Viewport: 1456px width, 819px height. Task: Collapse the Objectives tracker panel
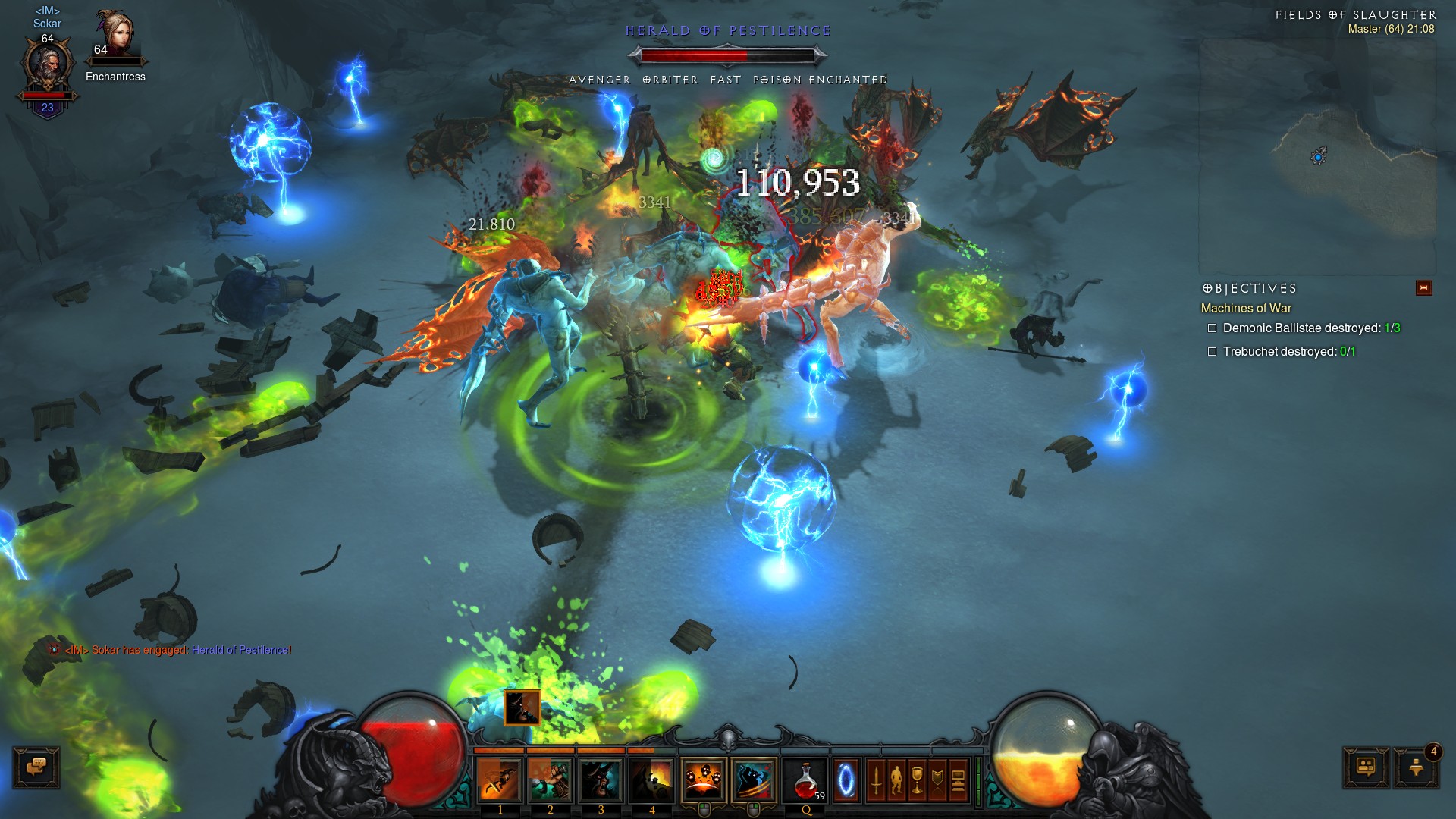click(x=1423, y=288)
